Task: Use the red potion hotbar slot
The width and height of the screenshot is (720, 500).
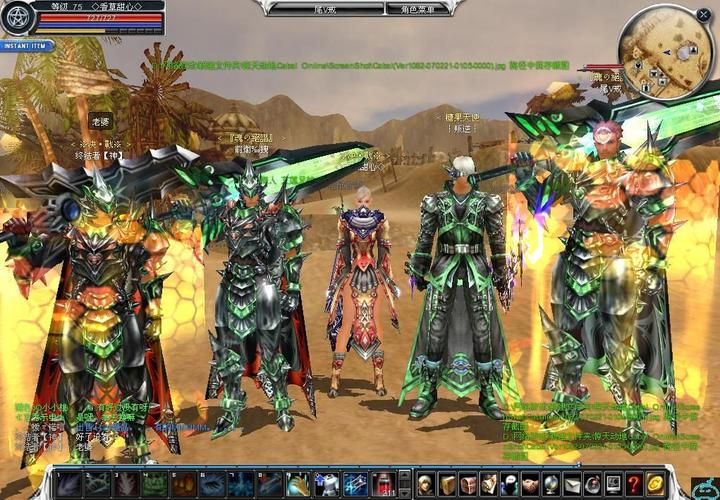Action: pos(384,484)
